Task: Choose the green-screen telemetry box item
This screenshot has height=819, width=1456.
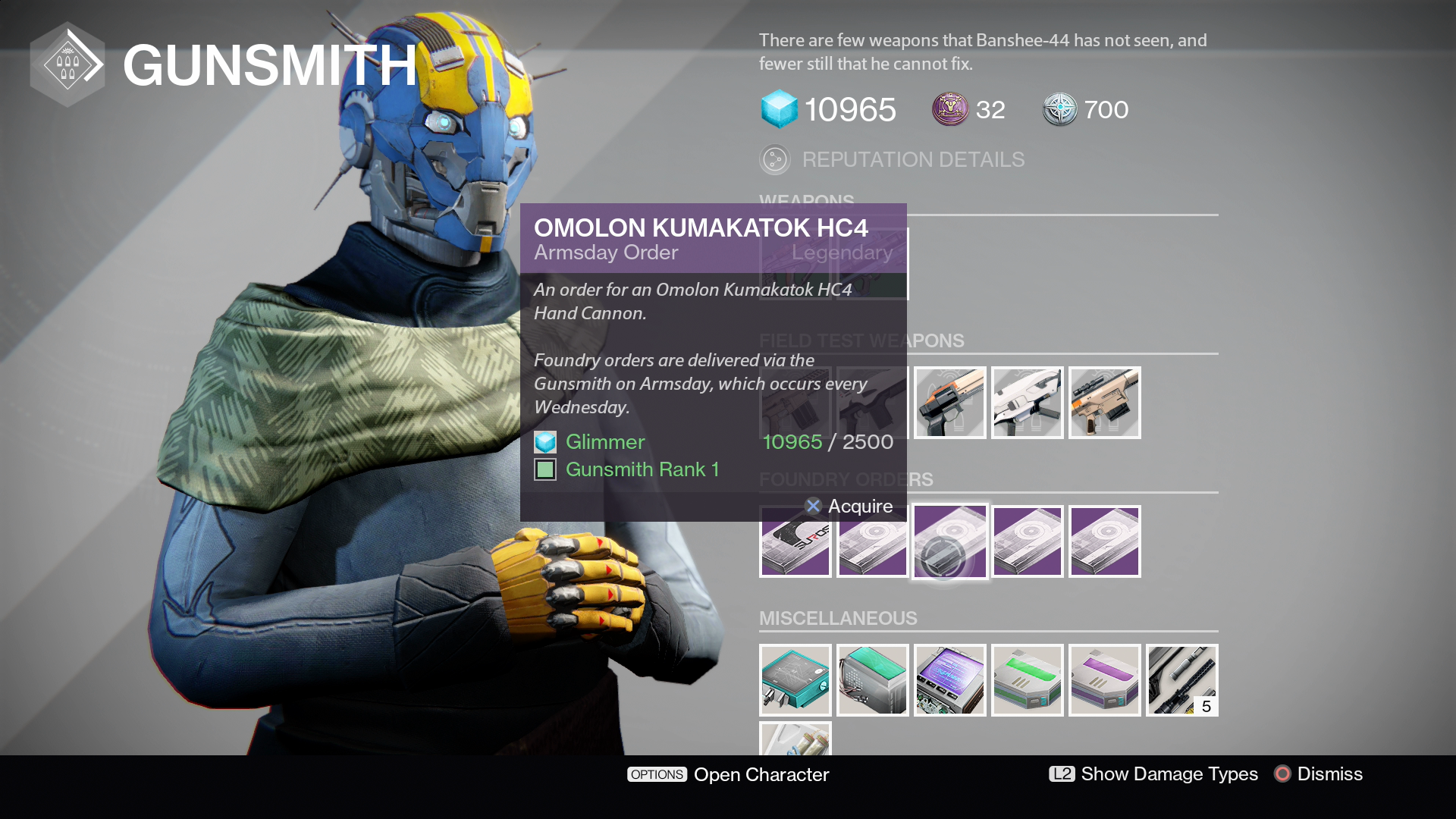Action: pyautogui.click(x=872, y=680)
